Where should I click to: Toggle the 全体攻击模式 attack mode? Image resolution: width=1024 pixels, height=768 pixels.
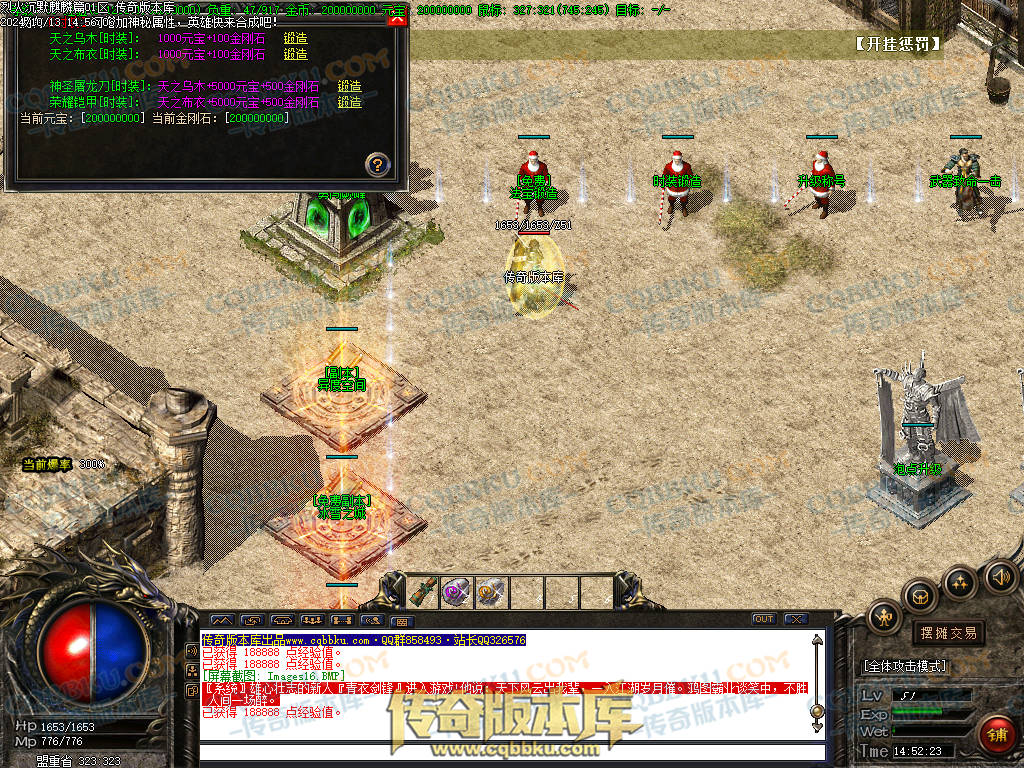click(x=905, y=665)
